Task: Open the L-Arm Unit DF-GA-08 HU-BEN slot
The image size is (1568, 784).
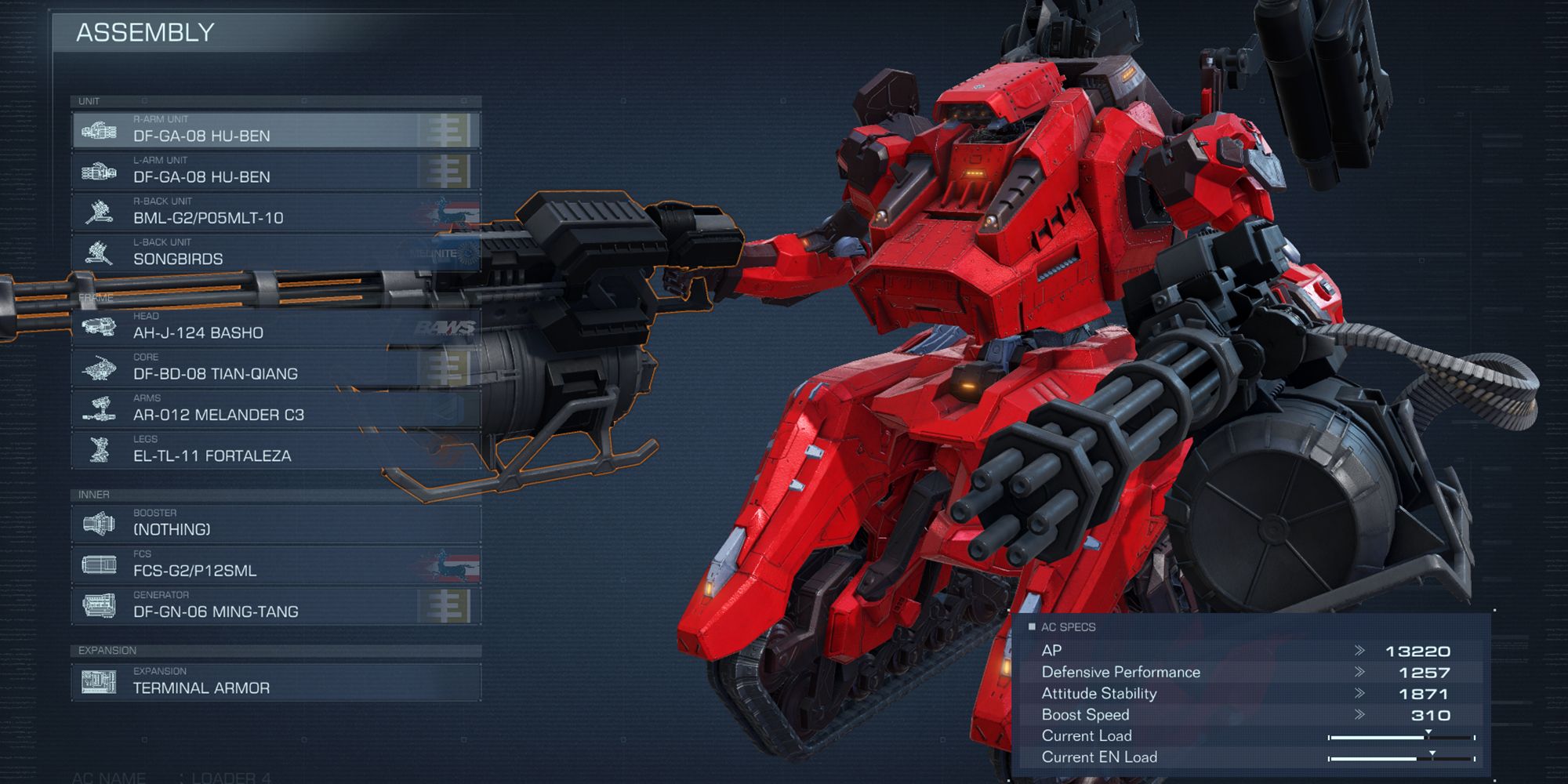Action: coord(274,171)
